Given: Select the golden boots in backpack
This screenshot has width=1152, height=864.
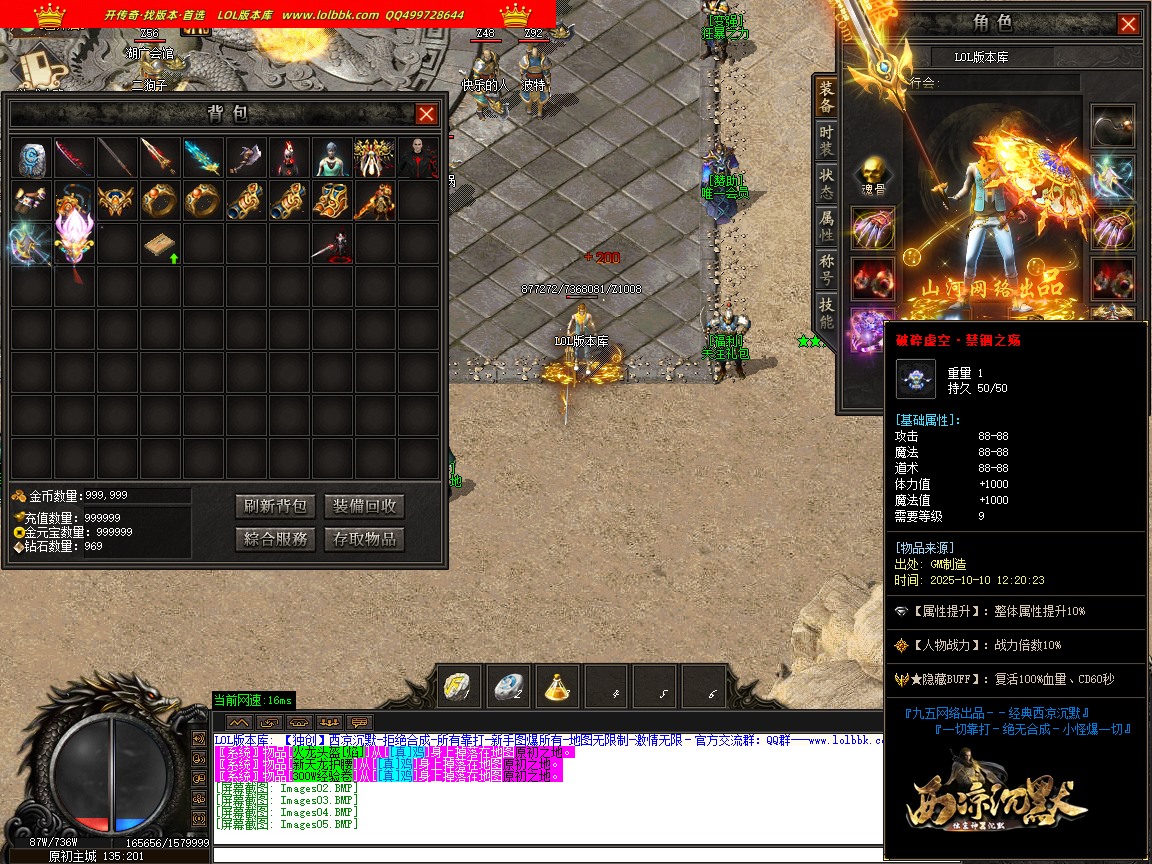Looking at the screenshot, I should pos(332,201).
